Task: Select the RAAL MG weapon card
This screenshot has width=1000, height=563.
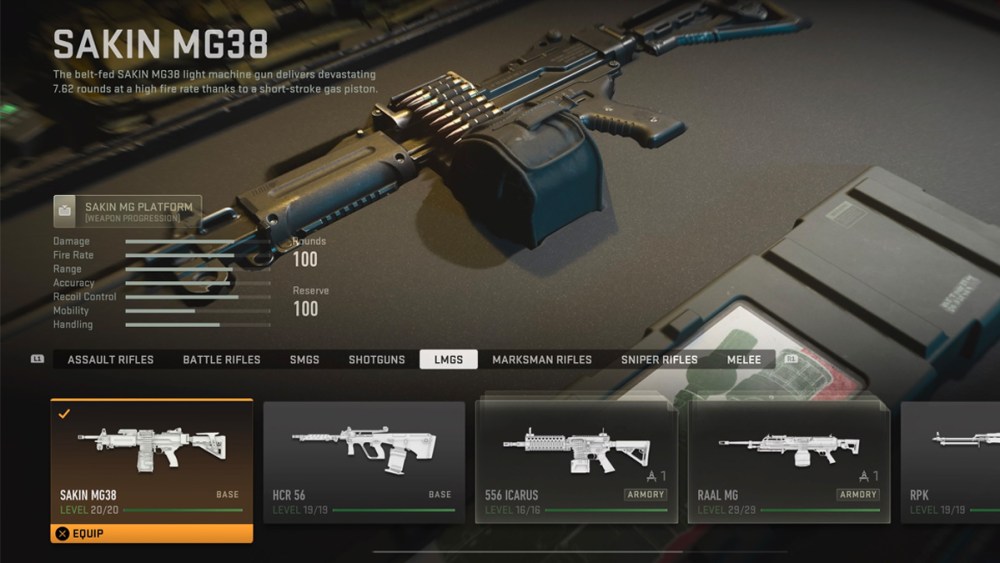Action: (788, 462)
